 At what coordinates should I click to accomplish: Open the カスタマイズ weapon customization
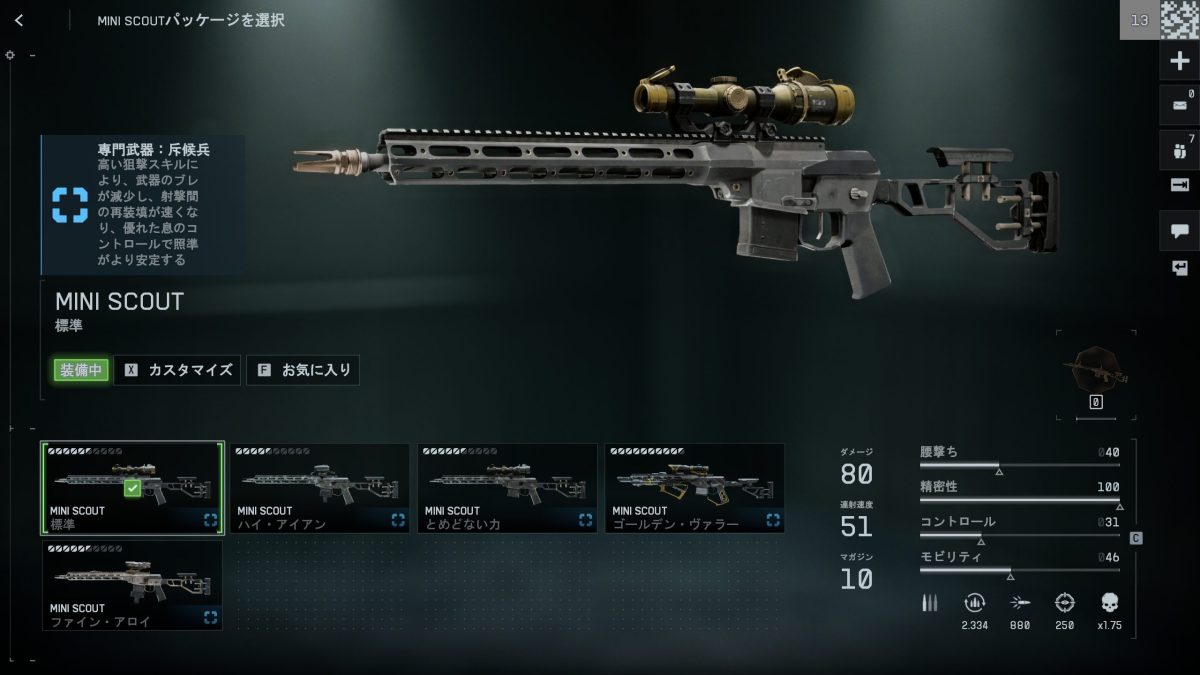coord(178,370)
